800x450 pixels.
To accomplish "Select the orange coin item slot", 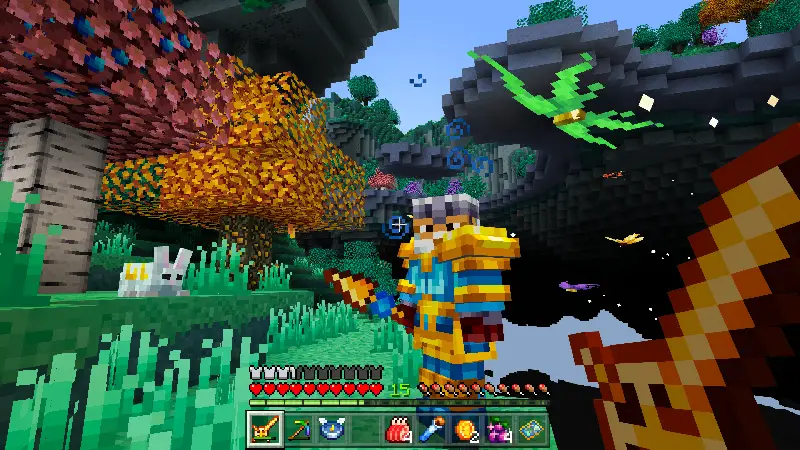I will pos(464,430).
